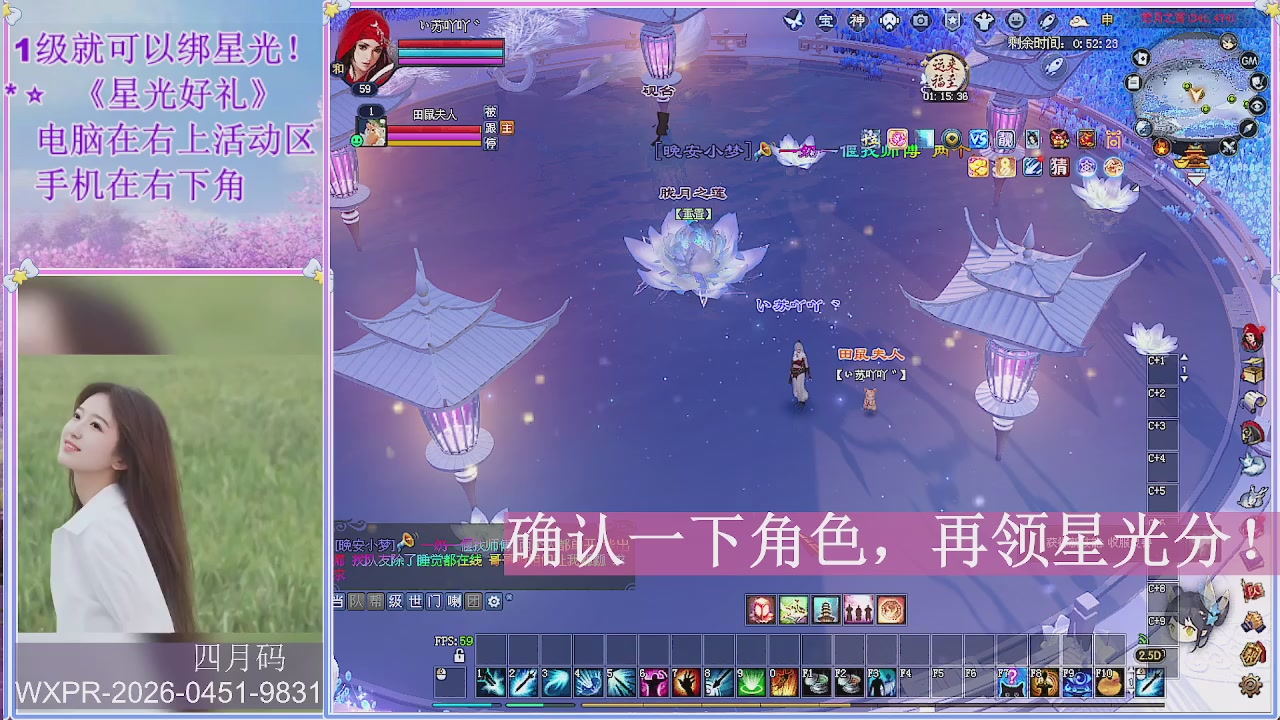Viewport: 1280px width, 720px height.
Task: Toggle the 2.5D camera view button
Action: pyautogui.click(x=1151, y=655)
